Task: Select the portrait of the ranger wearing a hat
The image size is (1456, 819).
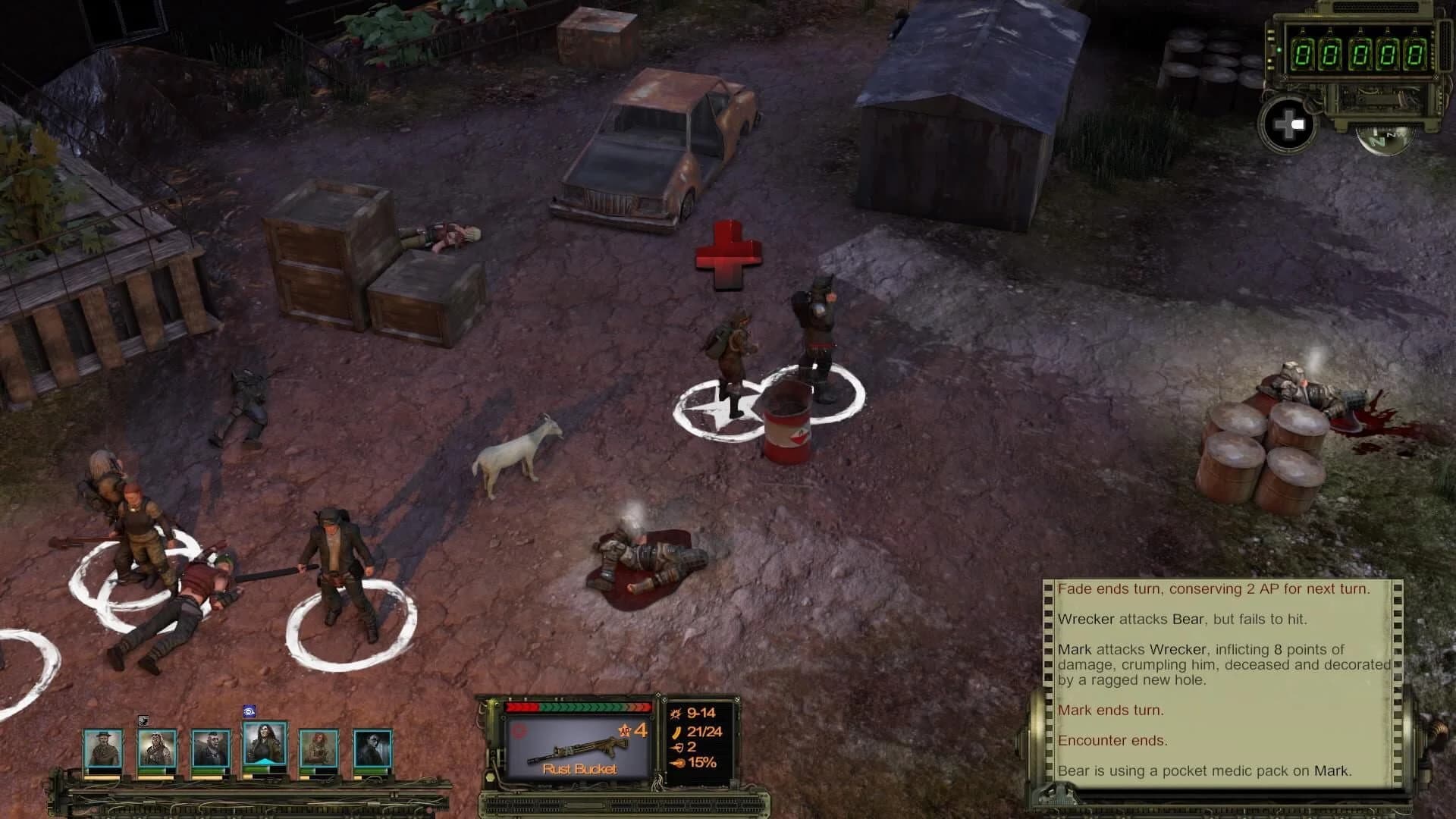Action: point(102,747)
